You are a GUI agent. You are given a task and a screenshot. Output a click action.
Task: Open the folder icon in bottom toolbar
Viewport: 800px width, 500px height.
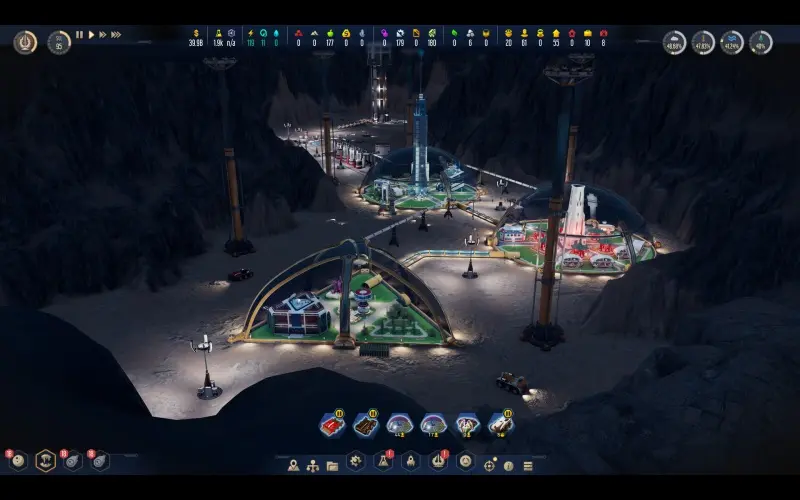pos(332,466)
